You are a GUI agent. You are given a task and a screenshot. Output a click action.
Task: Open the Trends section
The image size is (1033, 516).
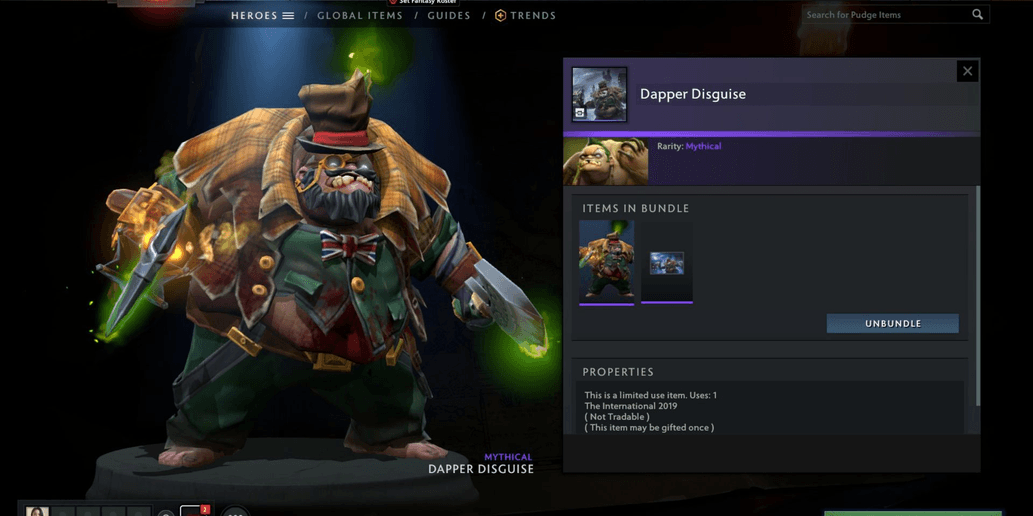click(526, 16)
